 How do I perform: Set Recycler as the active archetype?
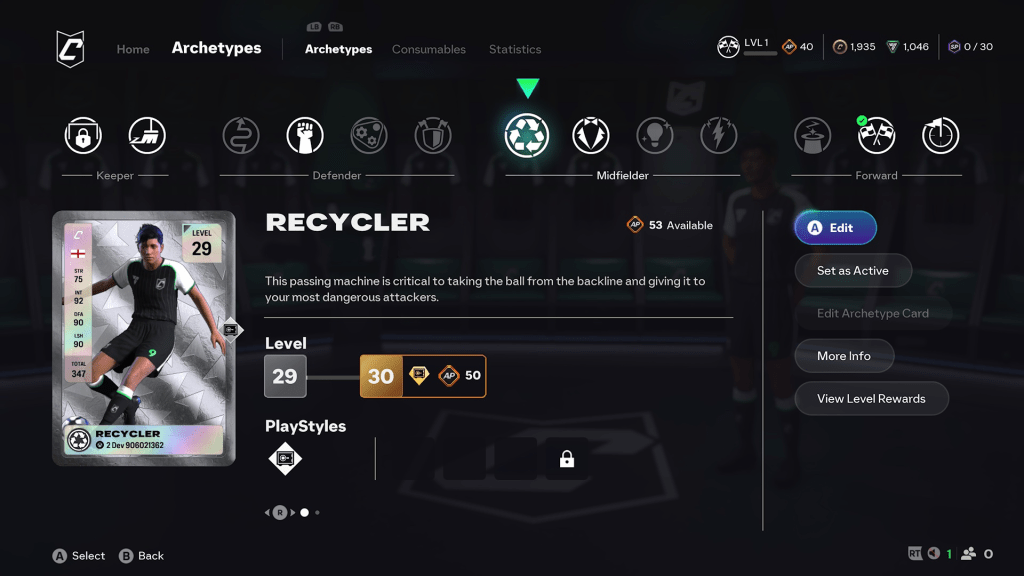pos(852,270)
